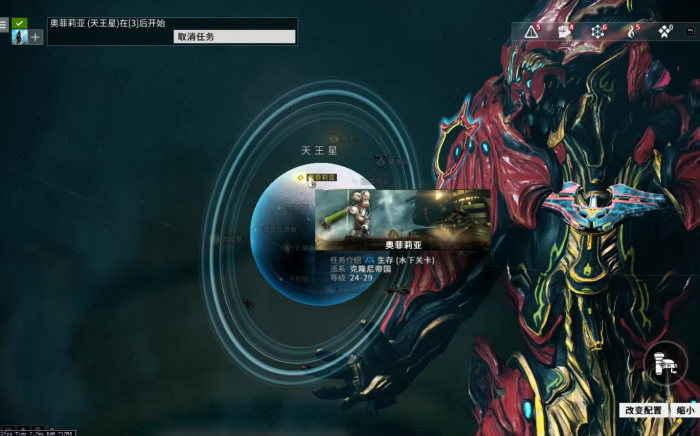The height and width of the screenshot is (436, 700).
Task: Open the snowflake-shaped network icon
Action: 598,32
